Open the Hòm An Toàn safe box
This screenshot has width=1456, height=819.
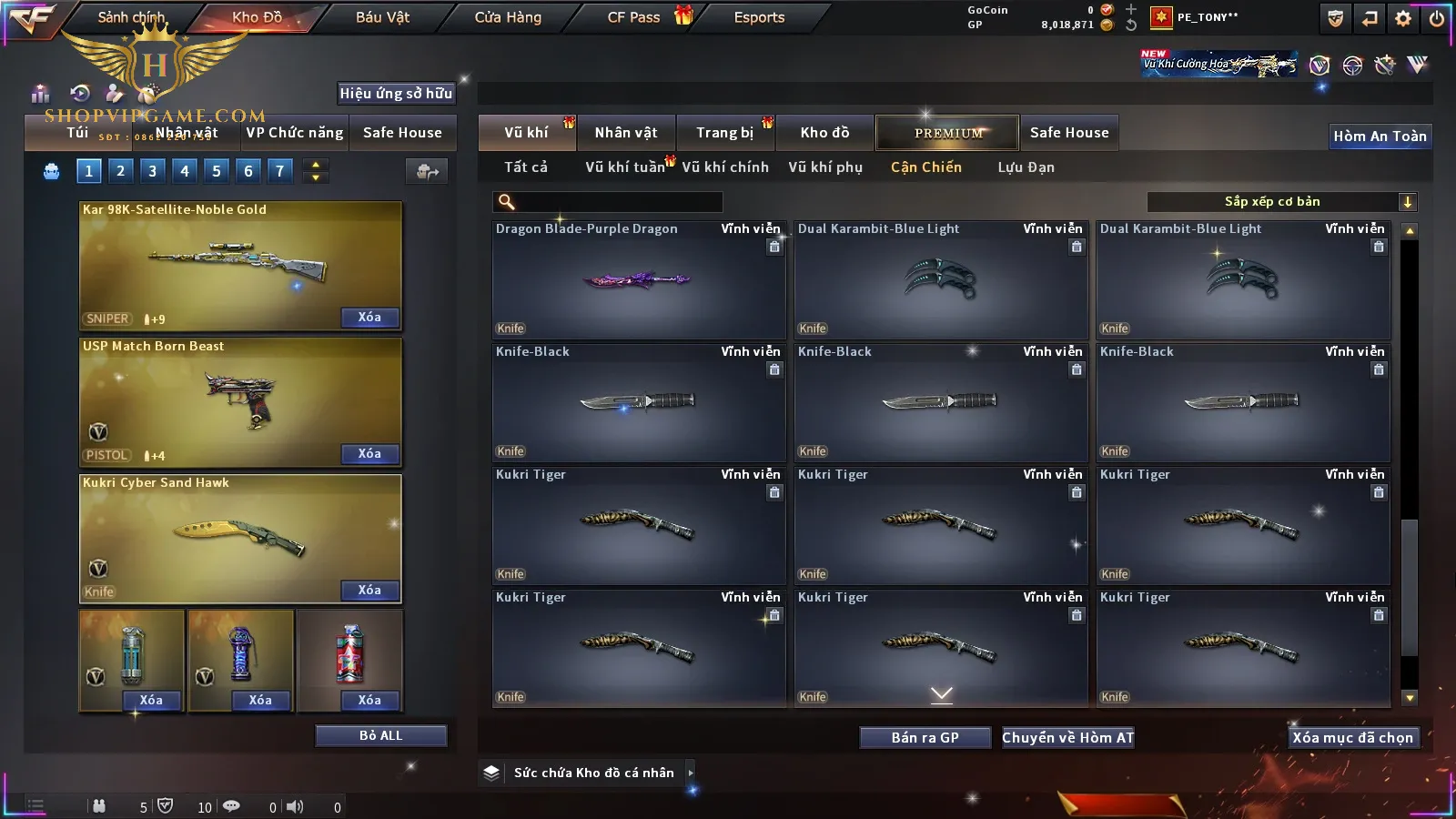1380,136
